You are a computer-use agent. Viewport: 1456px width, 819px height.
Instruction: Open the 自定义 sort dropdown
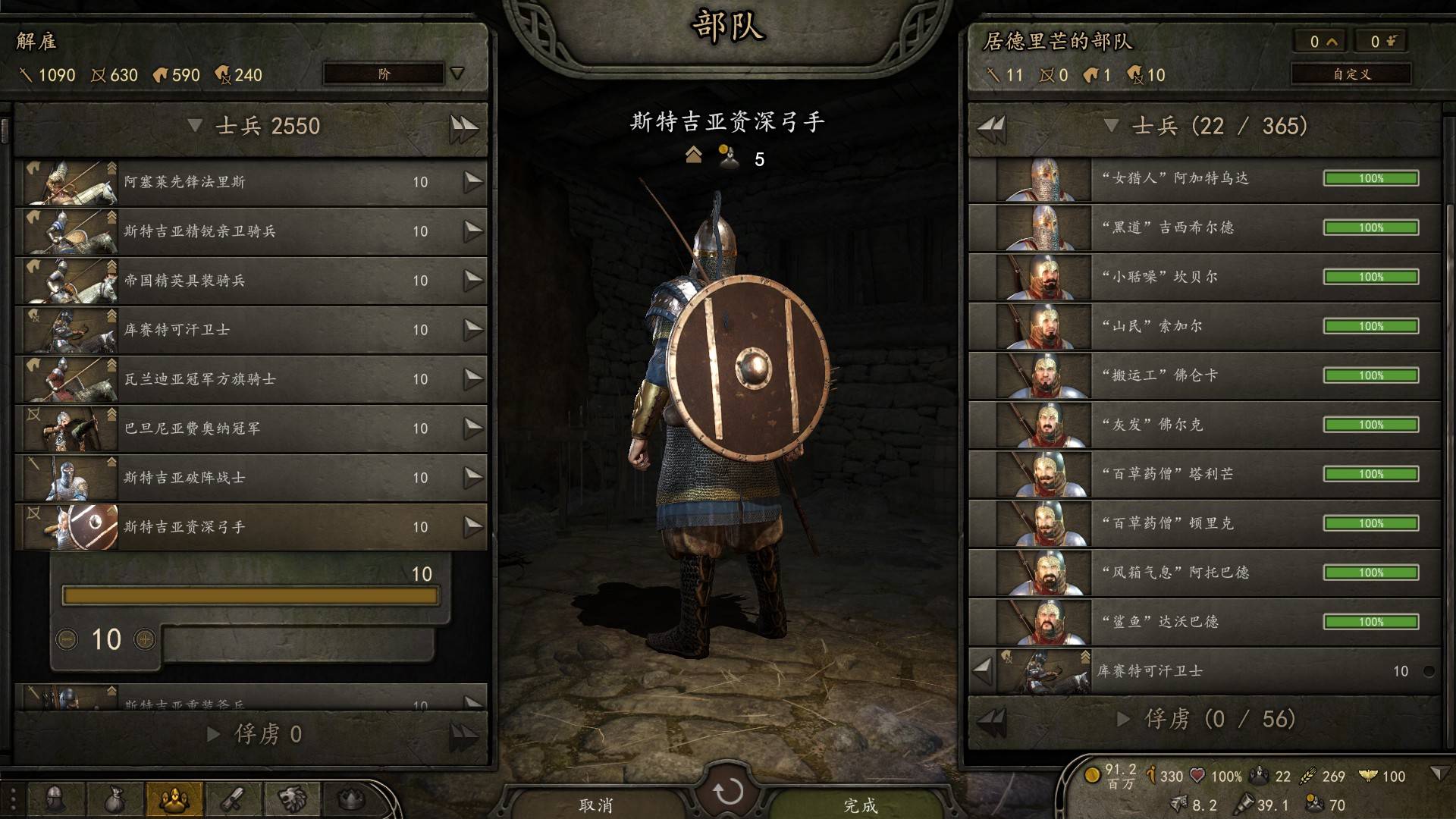pos(1351,74)
